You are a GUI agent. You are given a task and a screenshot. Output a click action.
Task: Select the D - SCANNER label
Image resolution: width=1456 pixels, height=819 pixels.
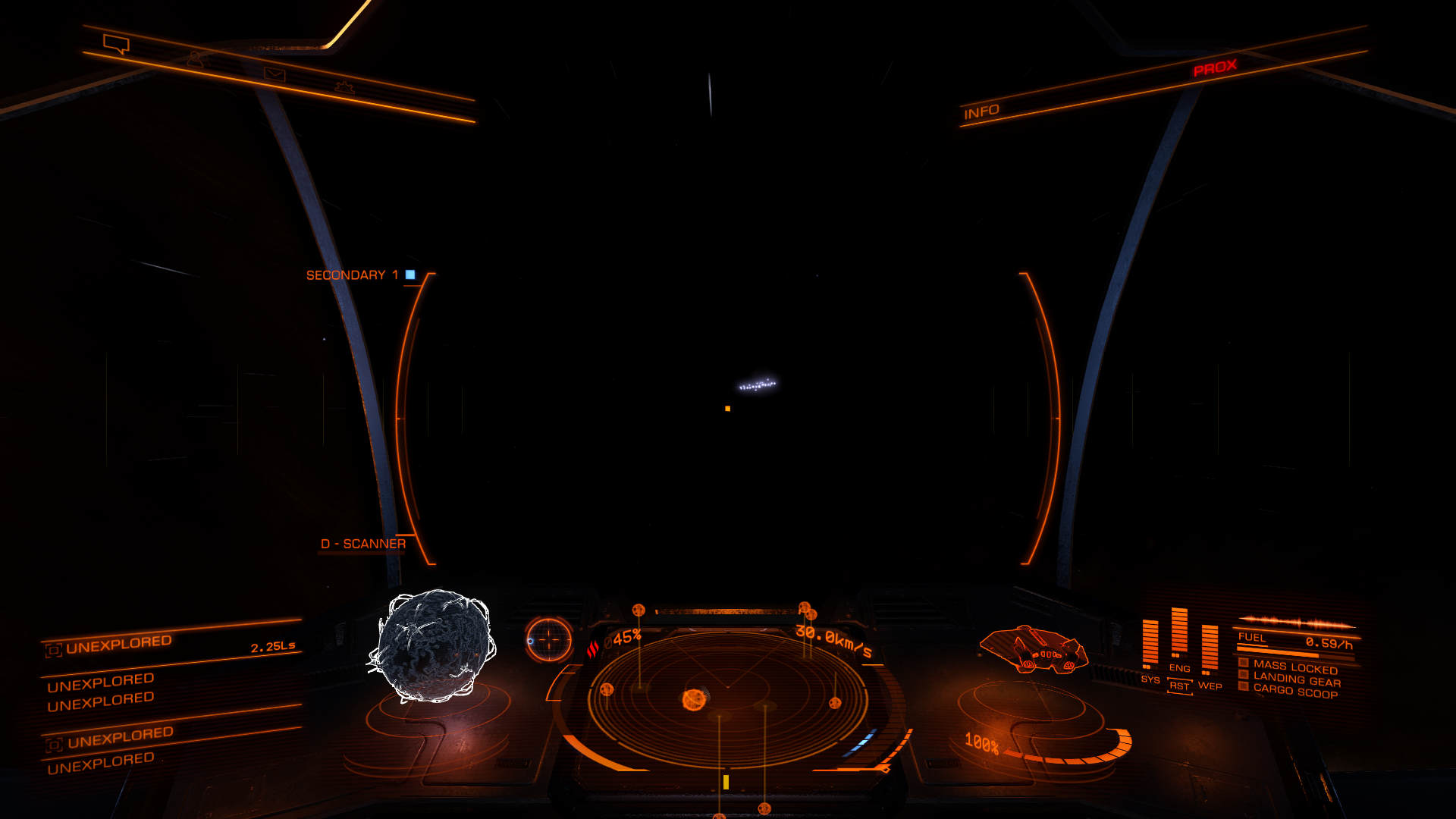362,544
